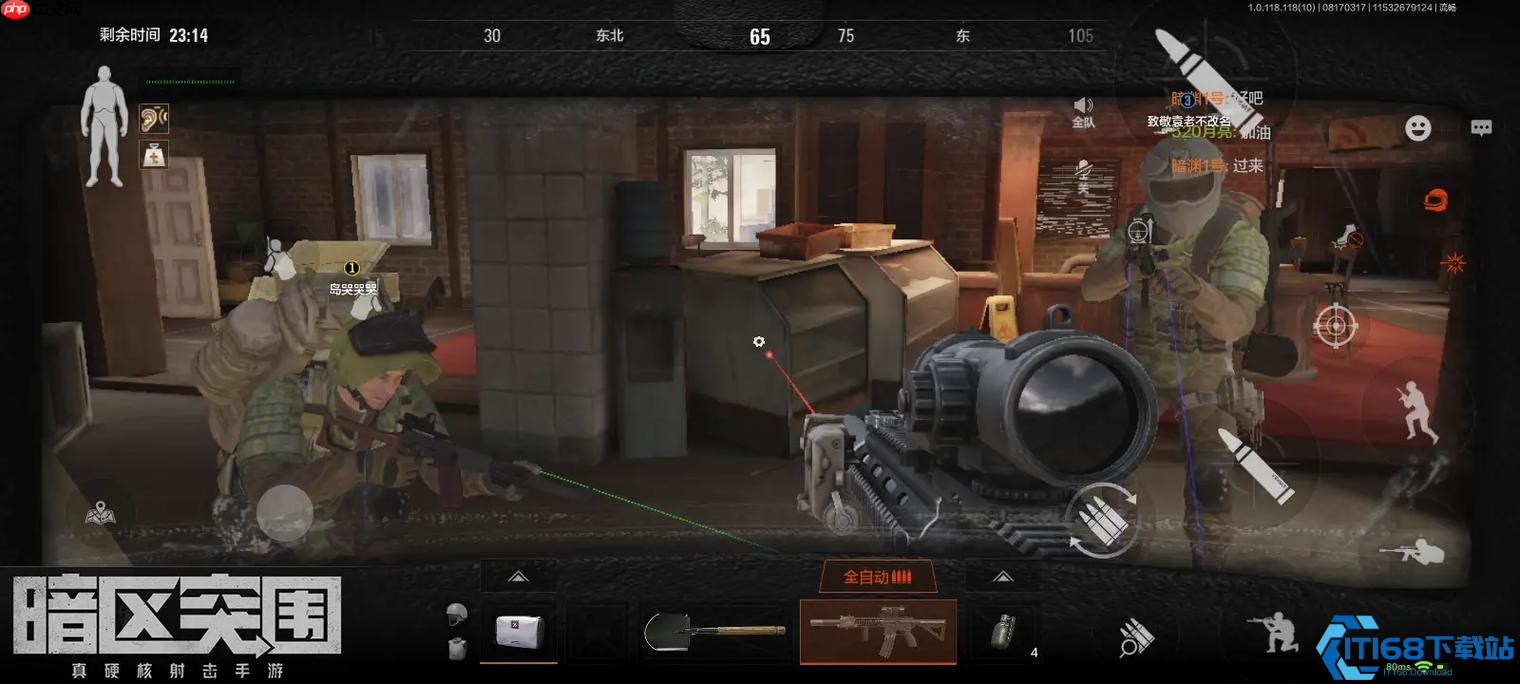Fire using the large bullet button

1255,464
